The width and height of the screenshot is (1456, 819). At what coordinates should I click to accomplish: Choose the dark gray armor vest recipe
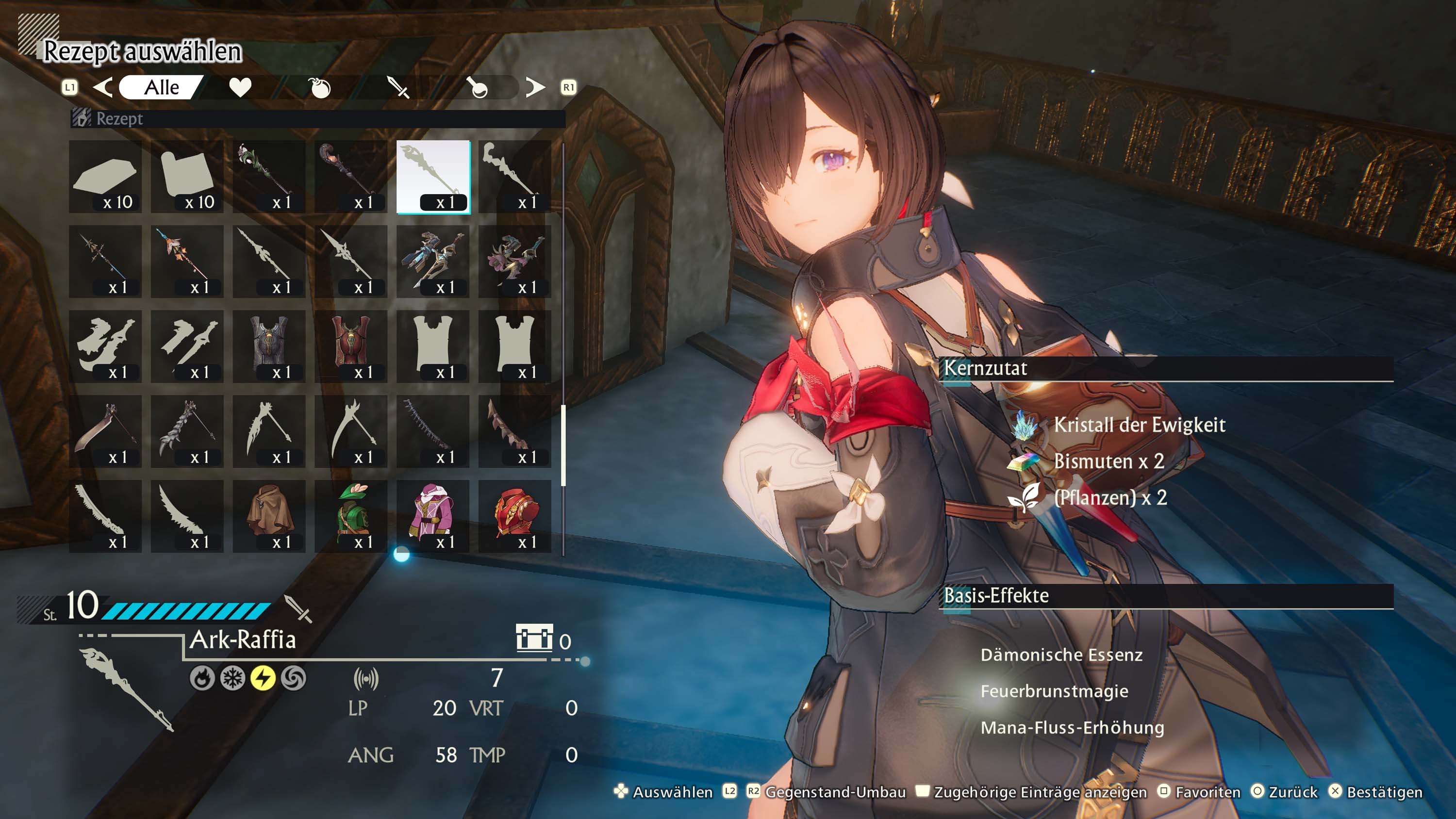(269, 346)
